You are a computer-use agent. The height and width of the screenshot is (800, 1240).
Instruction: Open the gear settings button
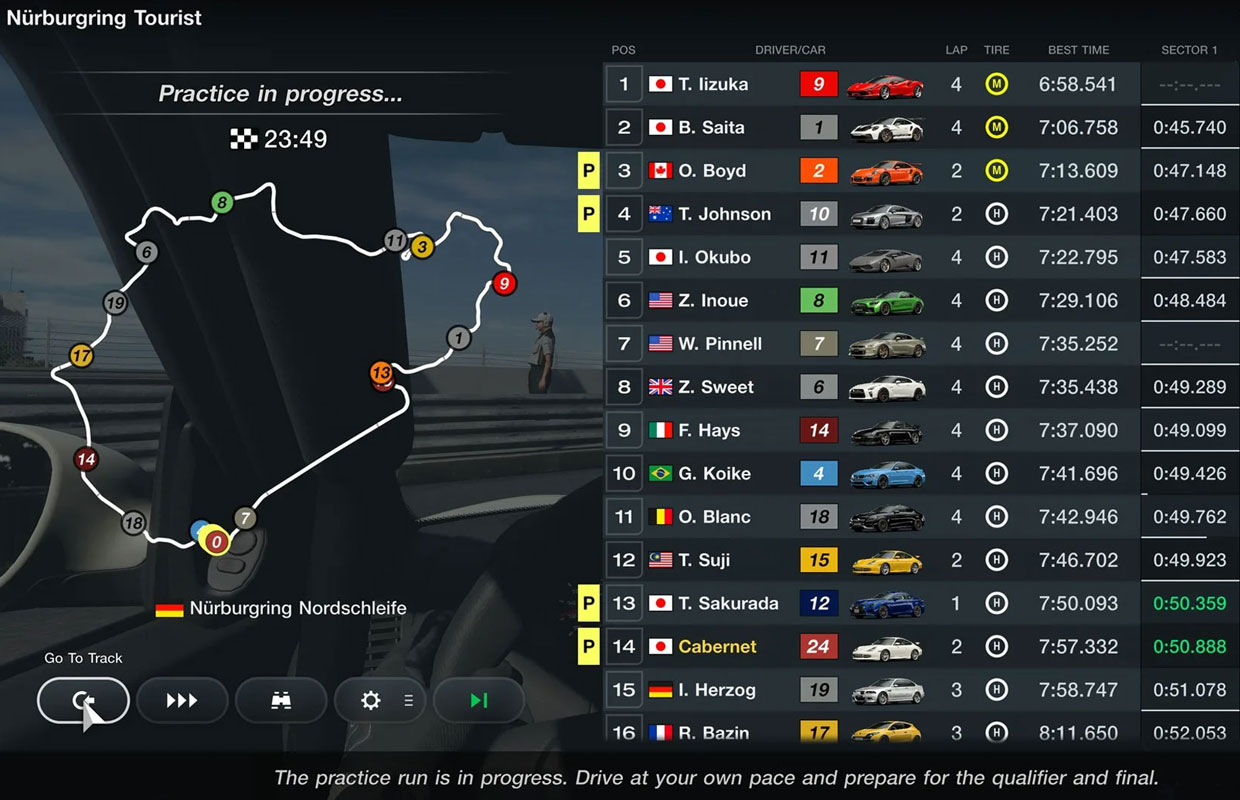tap(380, 700)
